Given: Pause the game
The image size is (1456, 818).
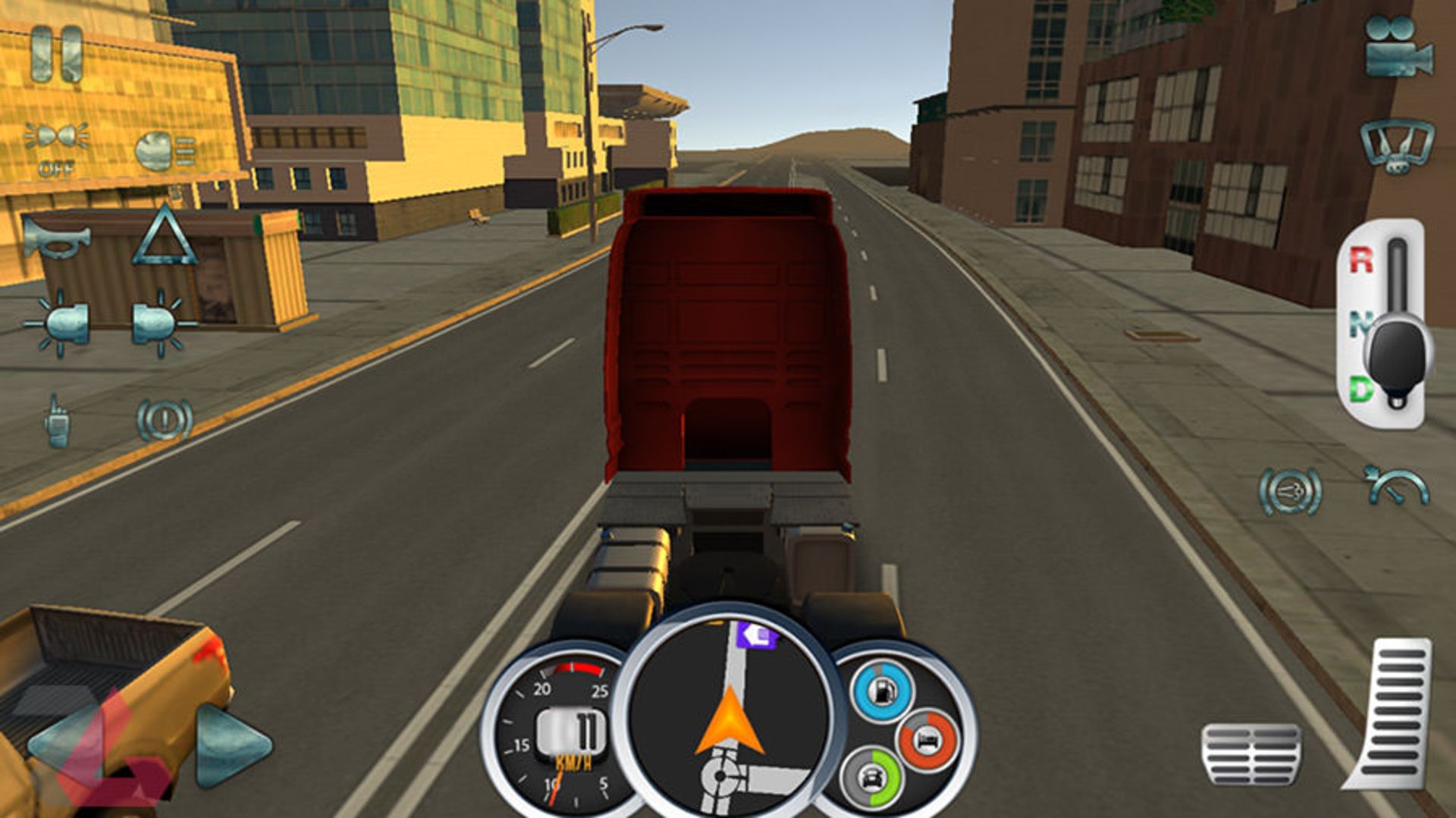Looking at the screenshot, I should tap(57, 54).
